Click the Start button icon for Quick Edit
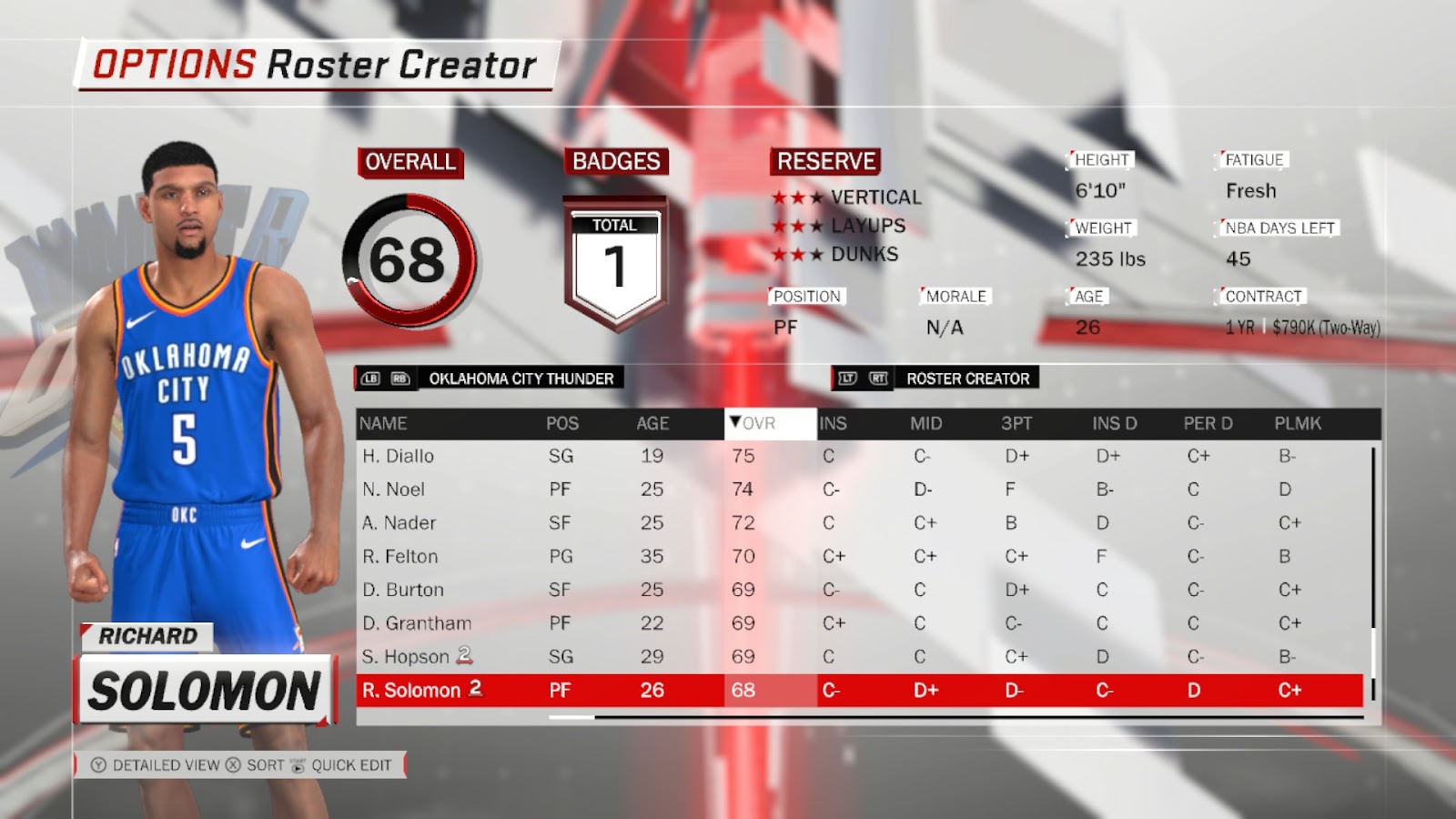The image size is (1456, 819). pos(298,765)
